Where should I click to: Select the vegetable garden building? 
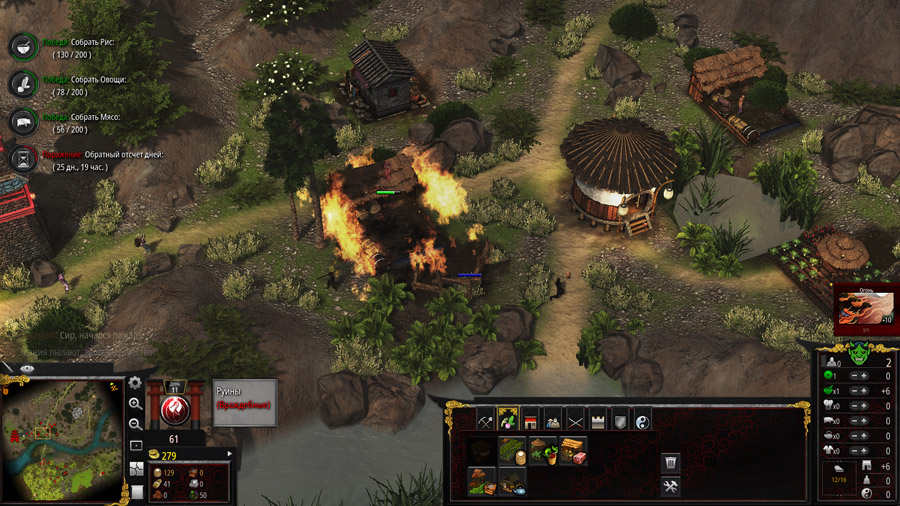point(543,450)
